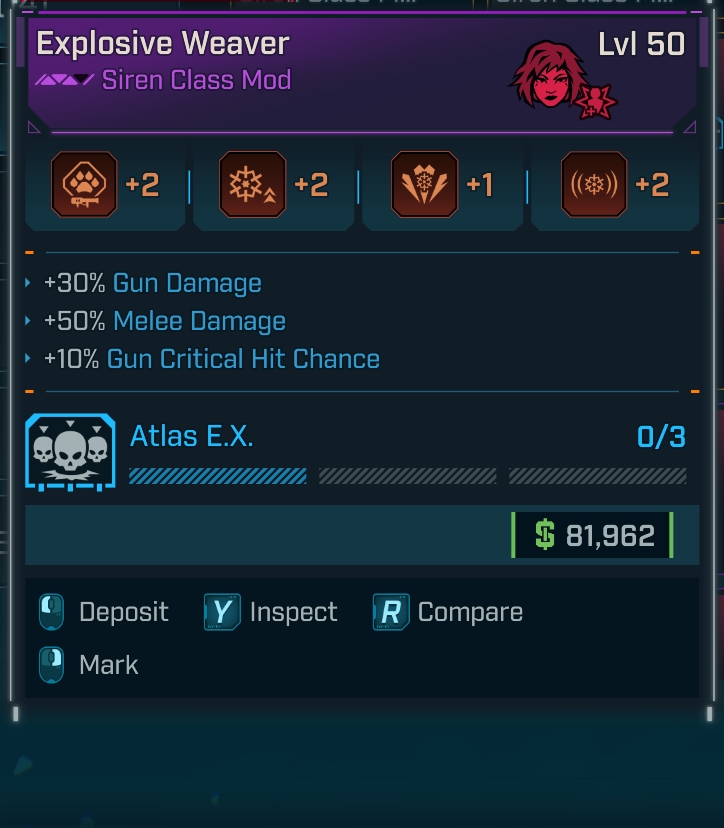Screen dimensions: 724x828
Task: Select the red-haired Siren class portrait
Action: point(548,75)
